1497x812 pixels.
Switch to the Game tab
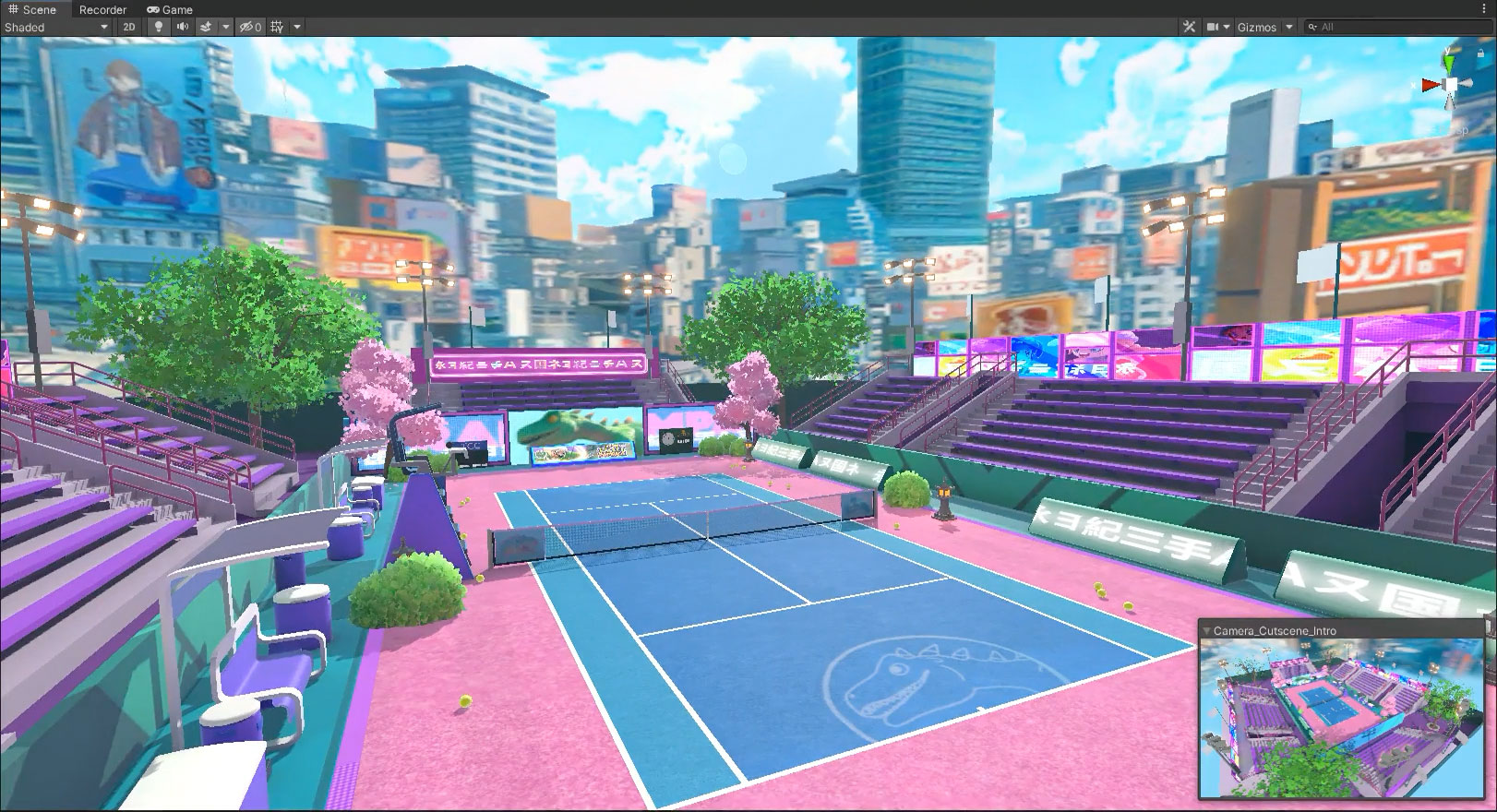coord(174,9)
